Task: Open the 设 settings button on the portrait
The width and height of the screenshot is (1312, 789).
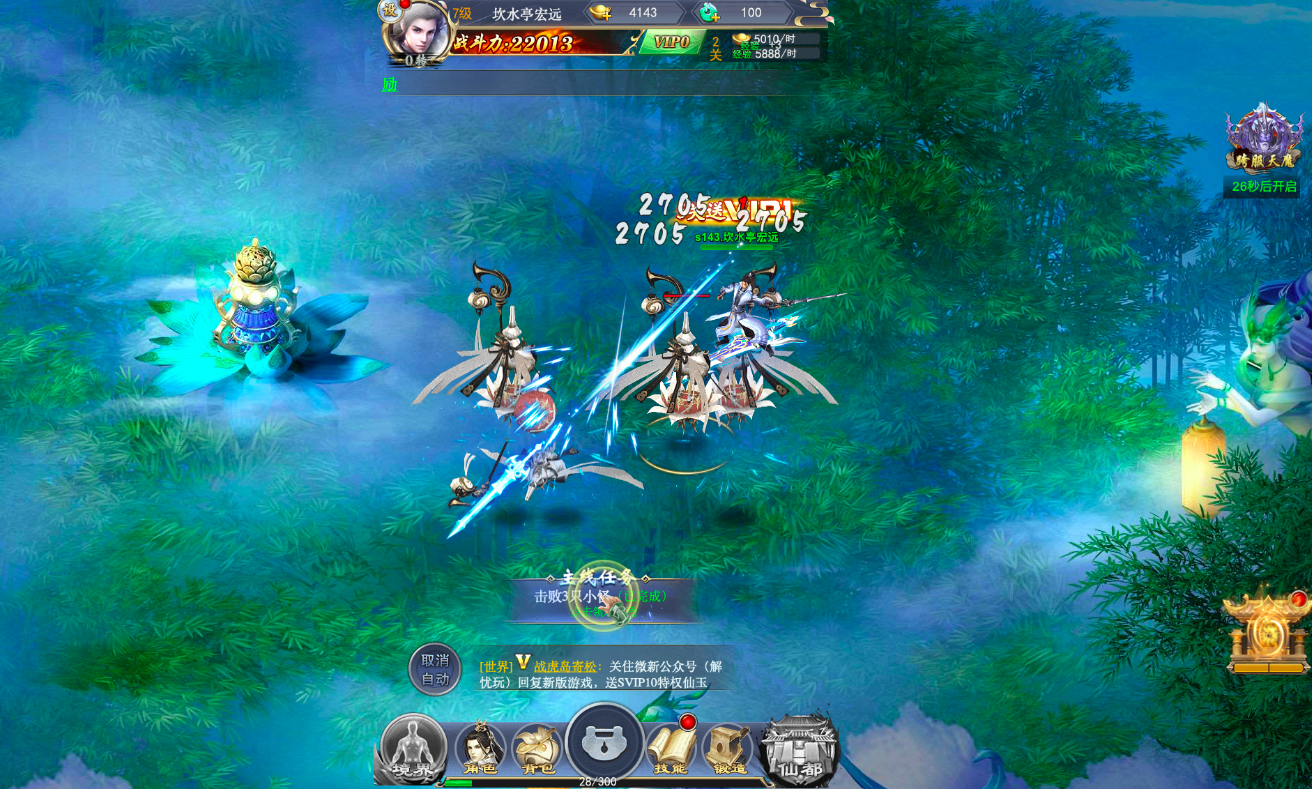Action: point(389,11)
